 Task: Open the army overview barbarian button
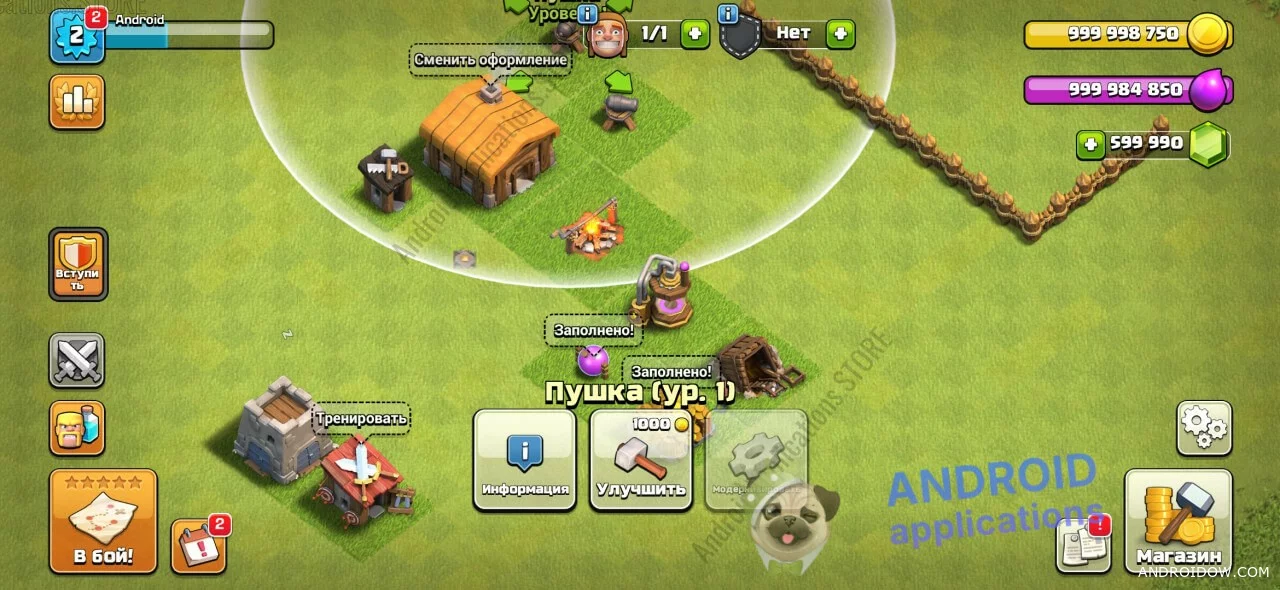coord(77,428)
